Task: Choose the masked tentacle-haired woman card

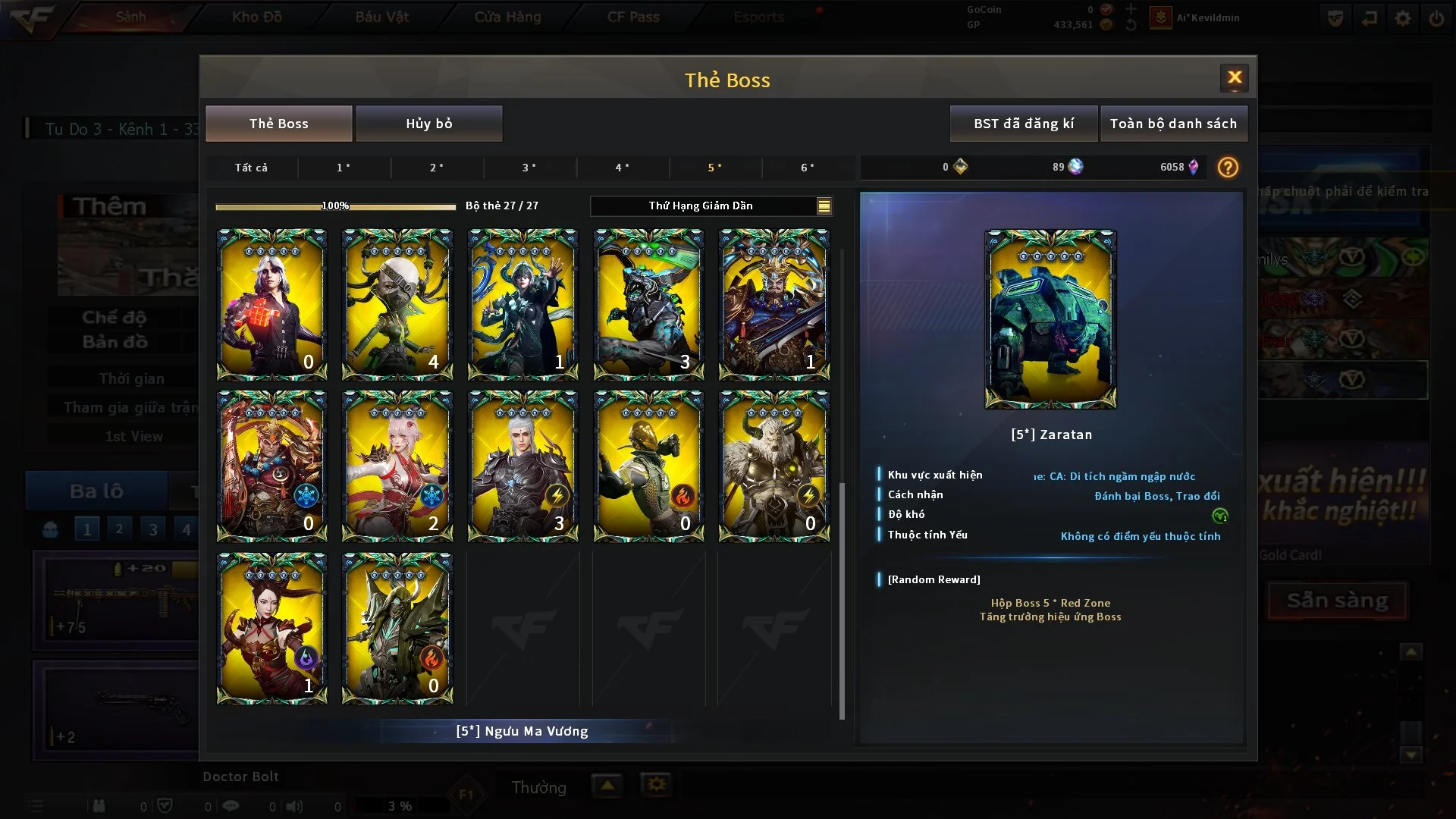Action: [x=397, y=304]
